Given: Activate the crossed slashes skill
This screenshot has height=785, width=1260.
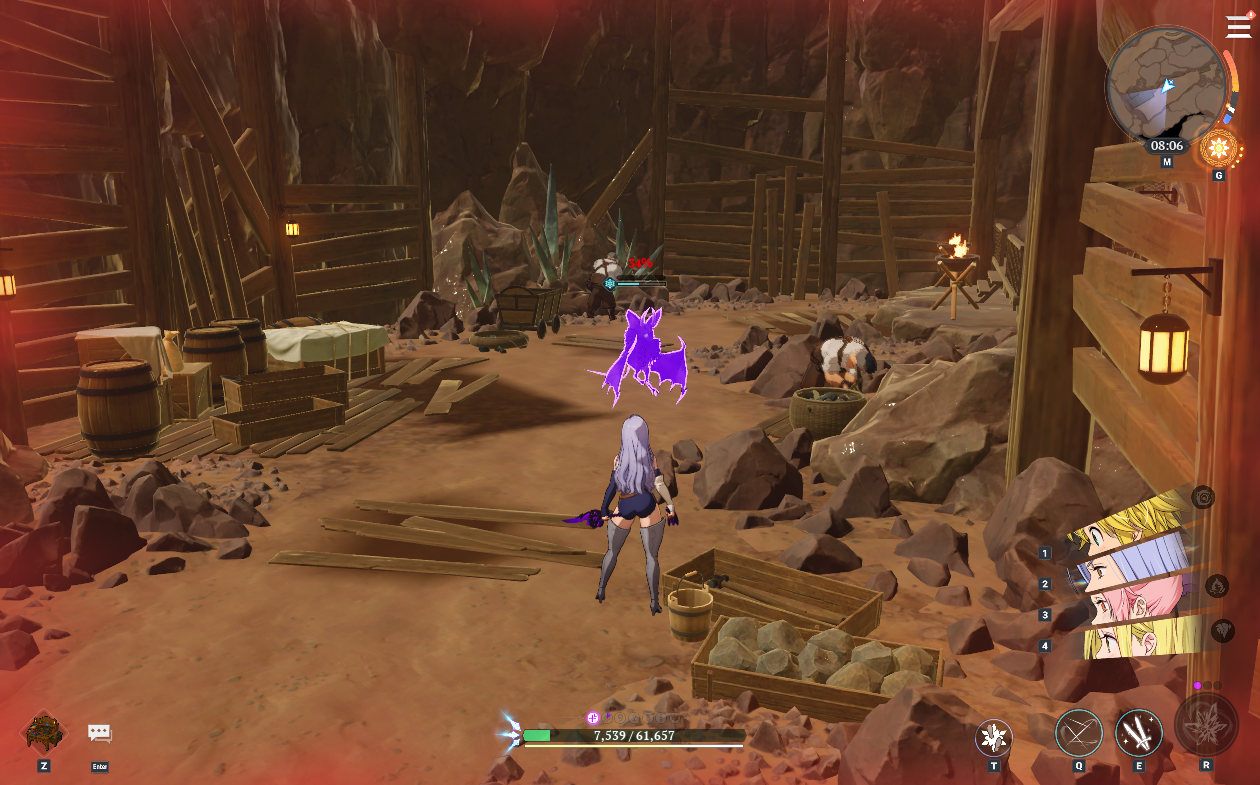Looking at the screenshot, I should (1079, 733).
